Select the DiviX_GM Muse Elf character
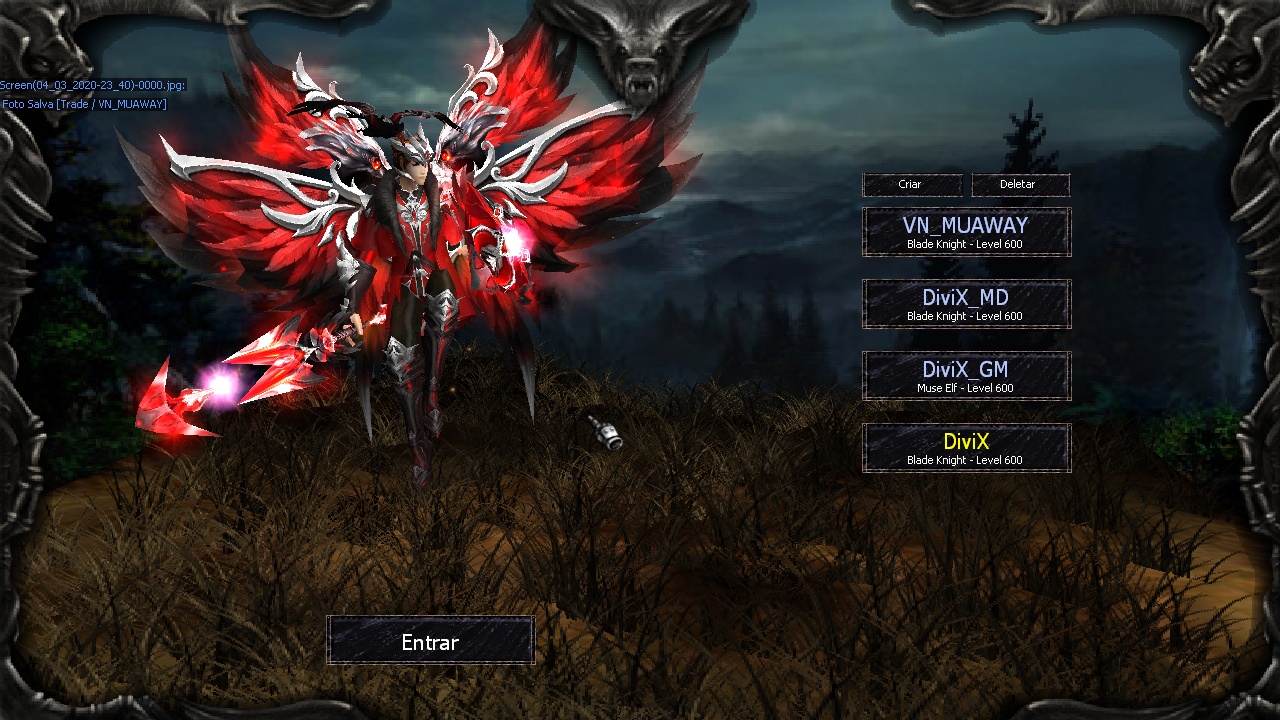 tap(966, 376)
